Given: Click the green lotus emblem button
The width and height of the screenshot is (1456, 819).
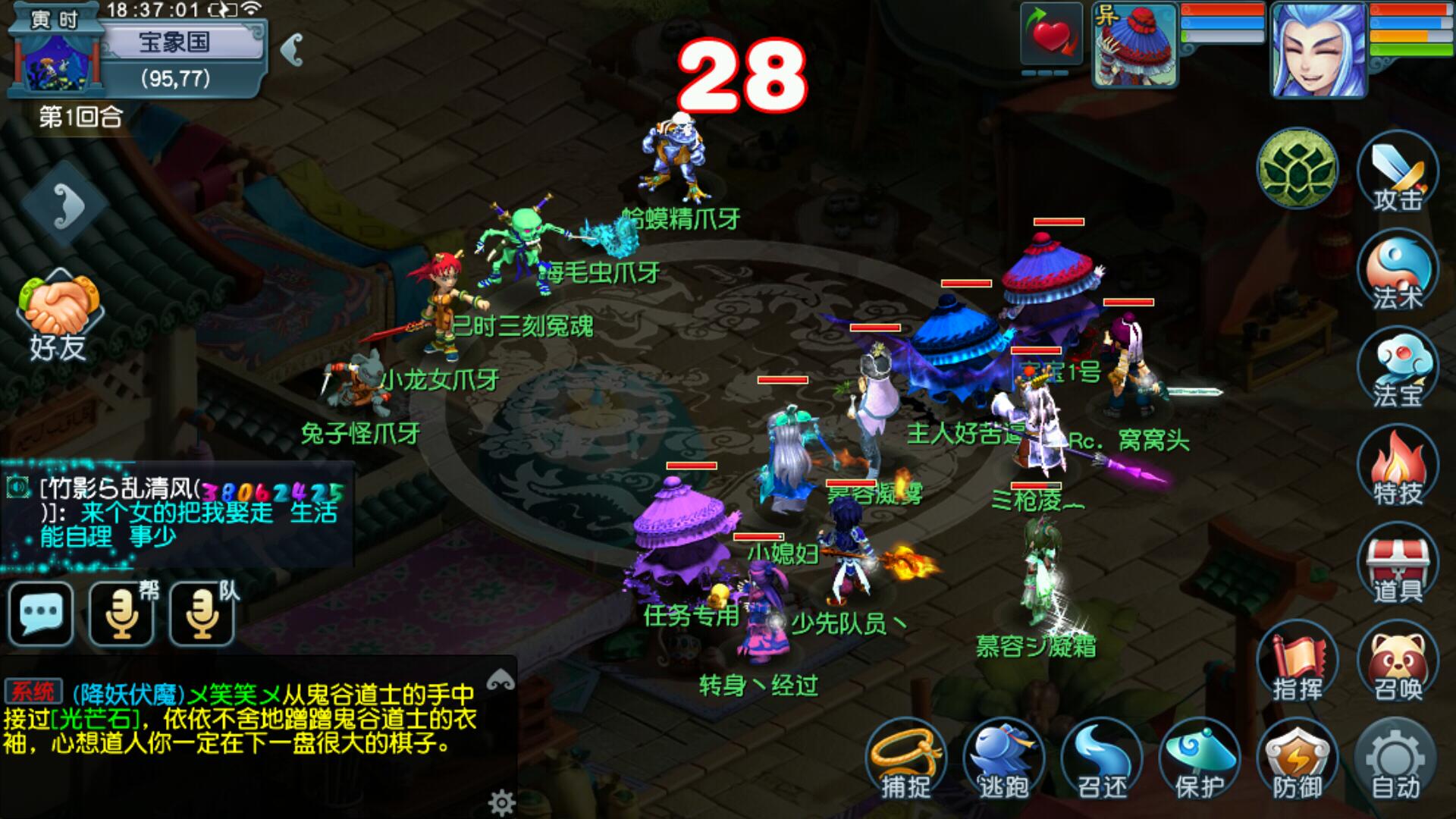Looking at the screenshot, I should tap(1298, 168).
